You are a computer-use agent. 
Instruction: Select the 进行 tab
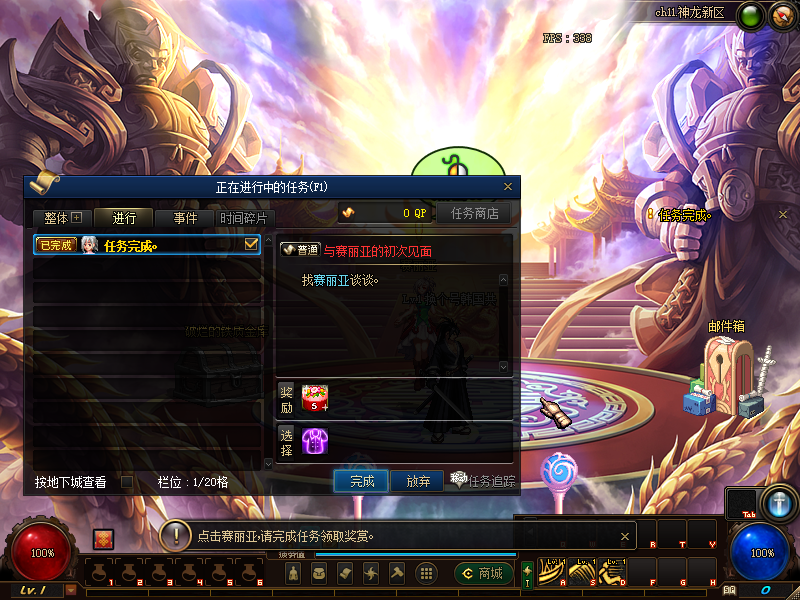[x=124, y=218]
